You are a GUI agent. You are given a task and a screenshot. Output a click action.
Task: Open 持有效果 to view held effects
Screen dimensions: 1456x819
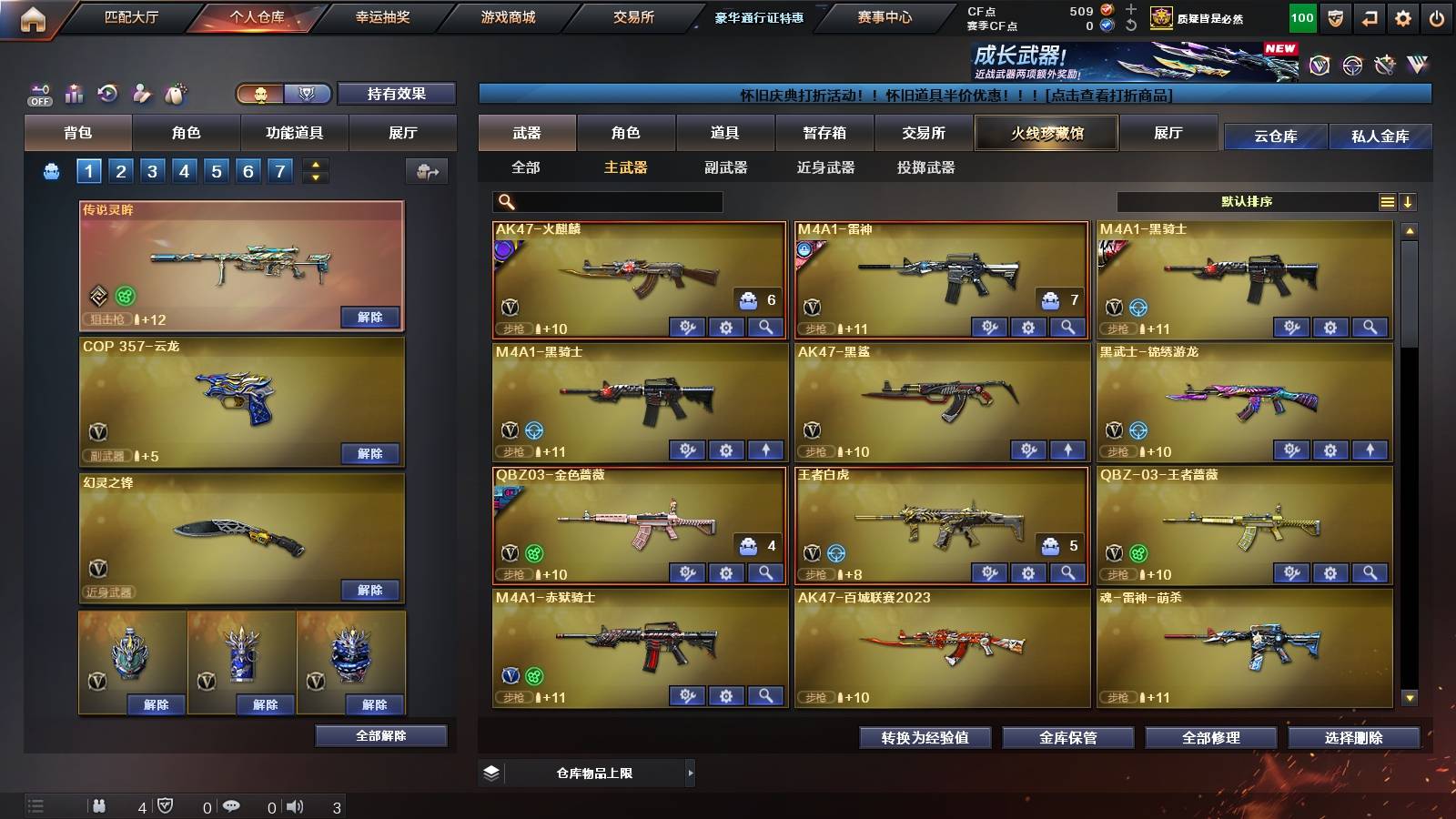click(x=397, y=94)
